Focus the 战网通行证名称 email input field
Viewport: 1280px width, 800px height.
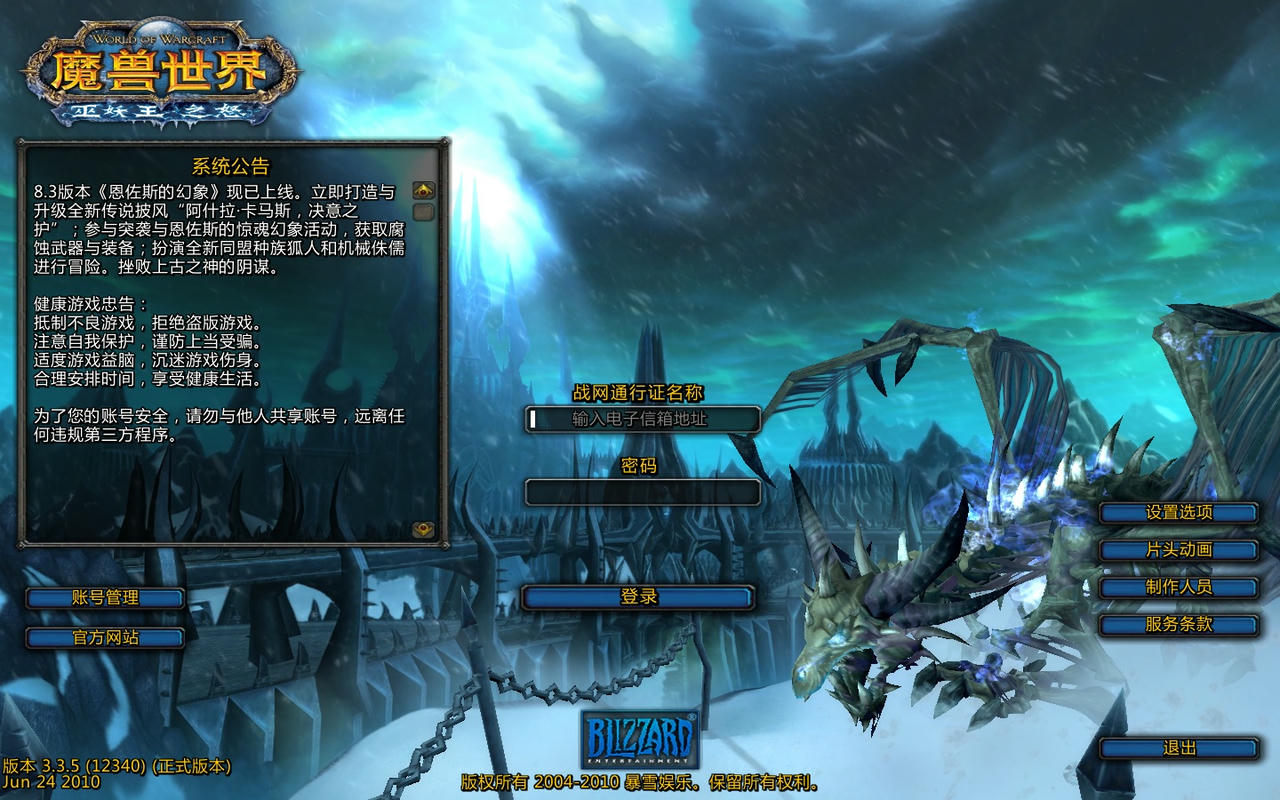click(642, 419)
